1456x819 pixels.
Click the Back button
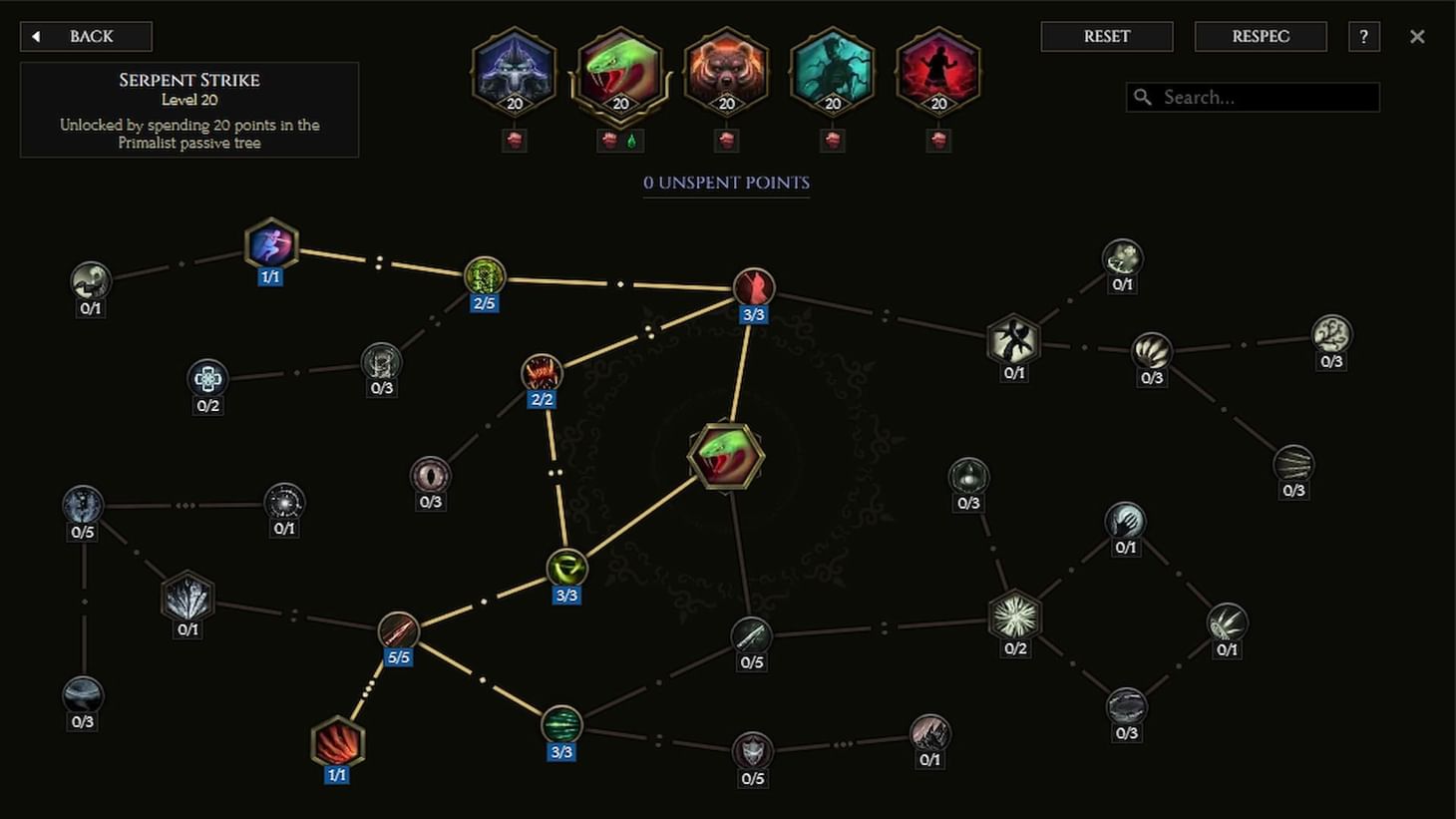click(86, 36)
